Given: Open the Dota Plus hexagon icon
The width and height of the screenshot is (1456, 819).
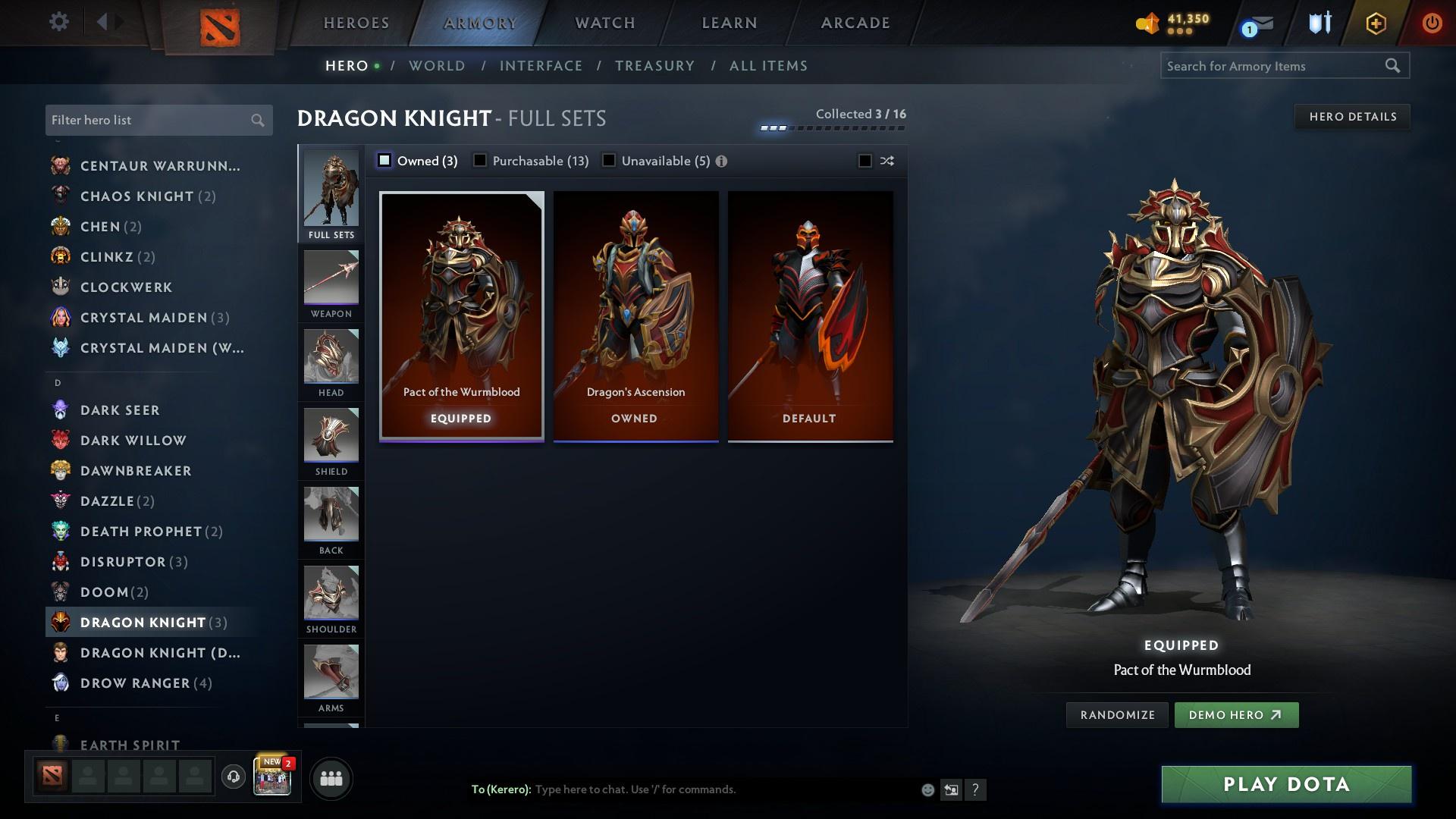Looking at the screenshot, I should point(1375,23).
